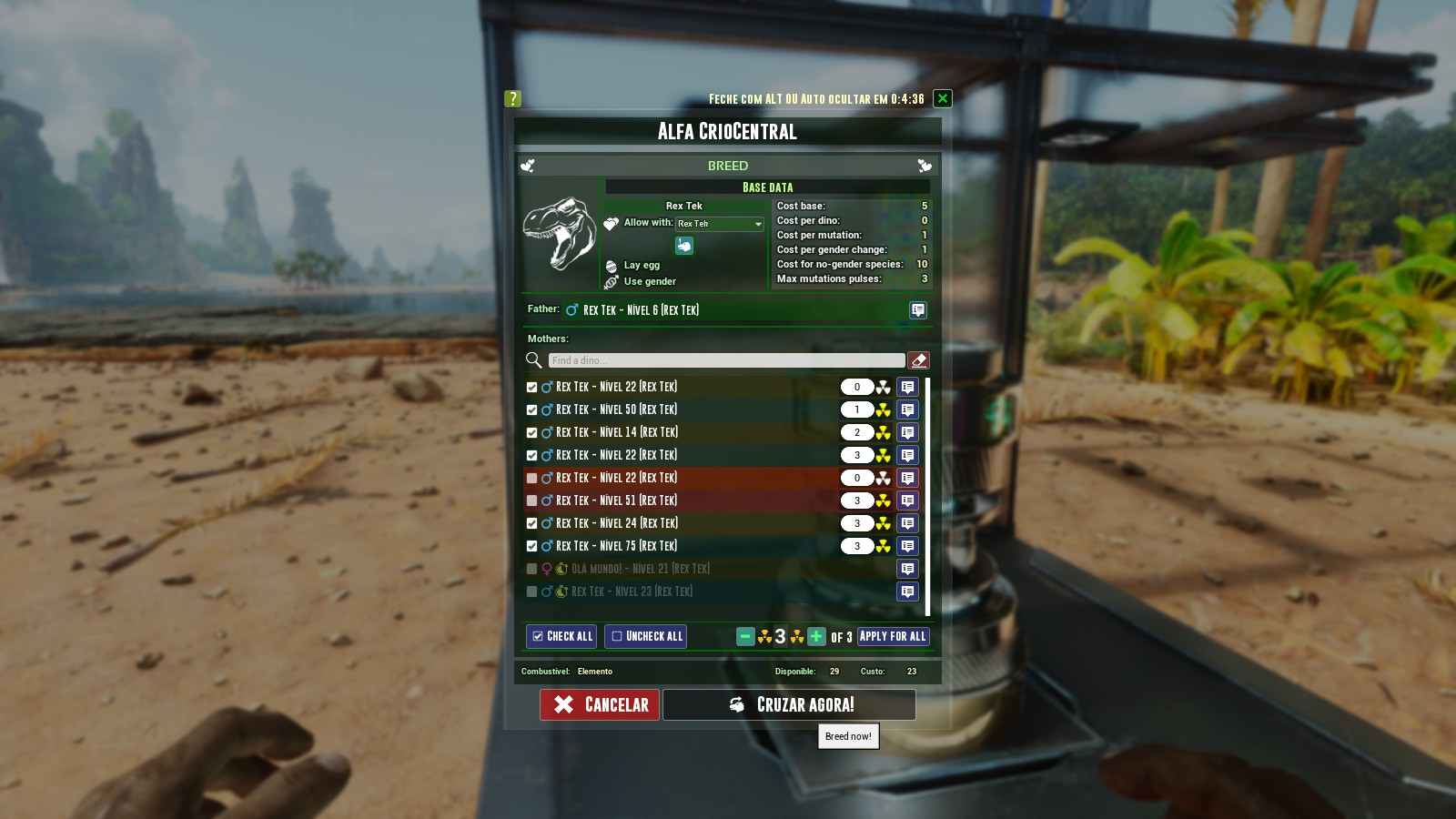Check all mothers in the list
Screen dimensions: 1456x819
tap(561, 636)
